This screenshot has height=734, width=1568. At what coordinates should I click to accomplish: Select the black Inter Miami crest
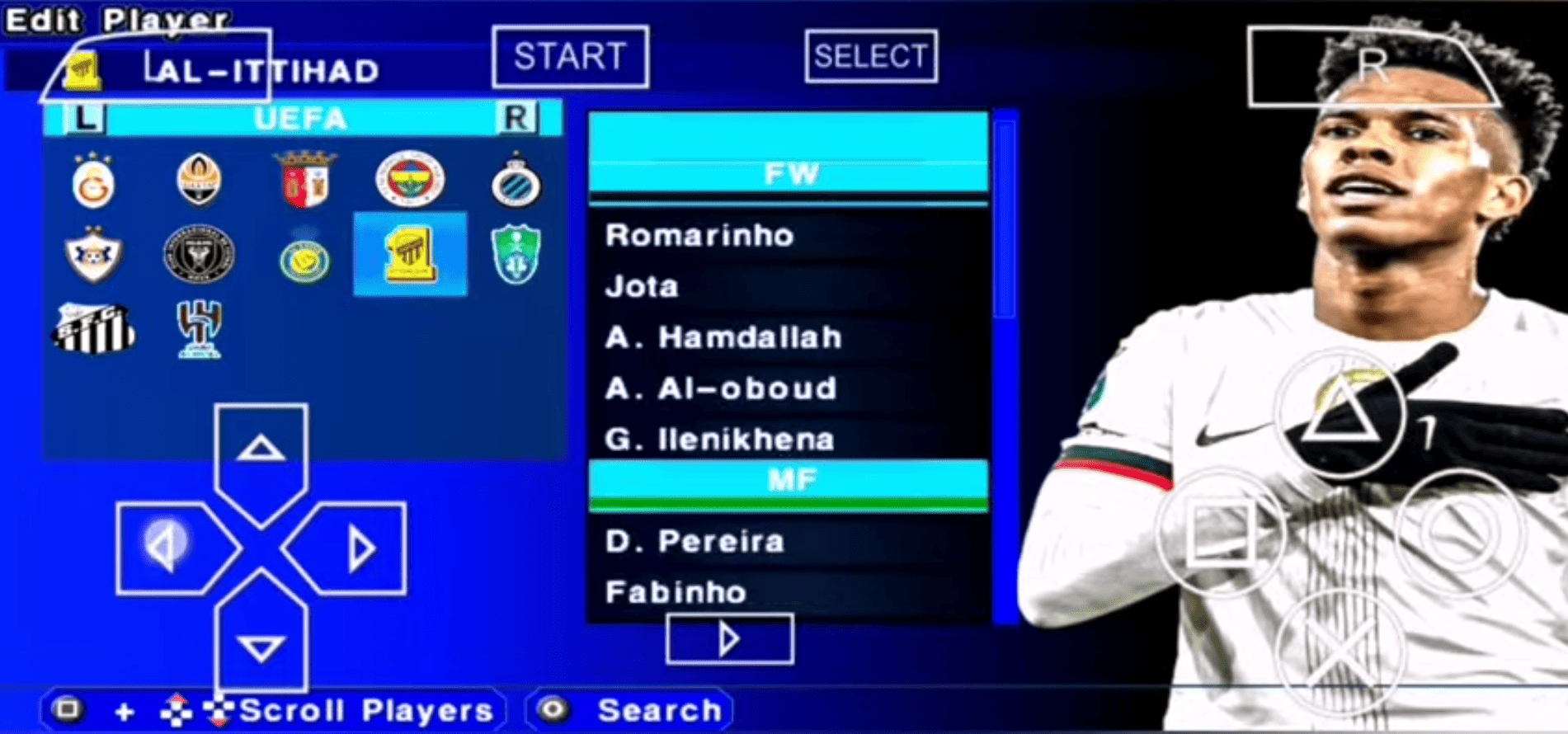click(x=199, y=255)
